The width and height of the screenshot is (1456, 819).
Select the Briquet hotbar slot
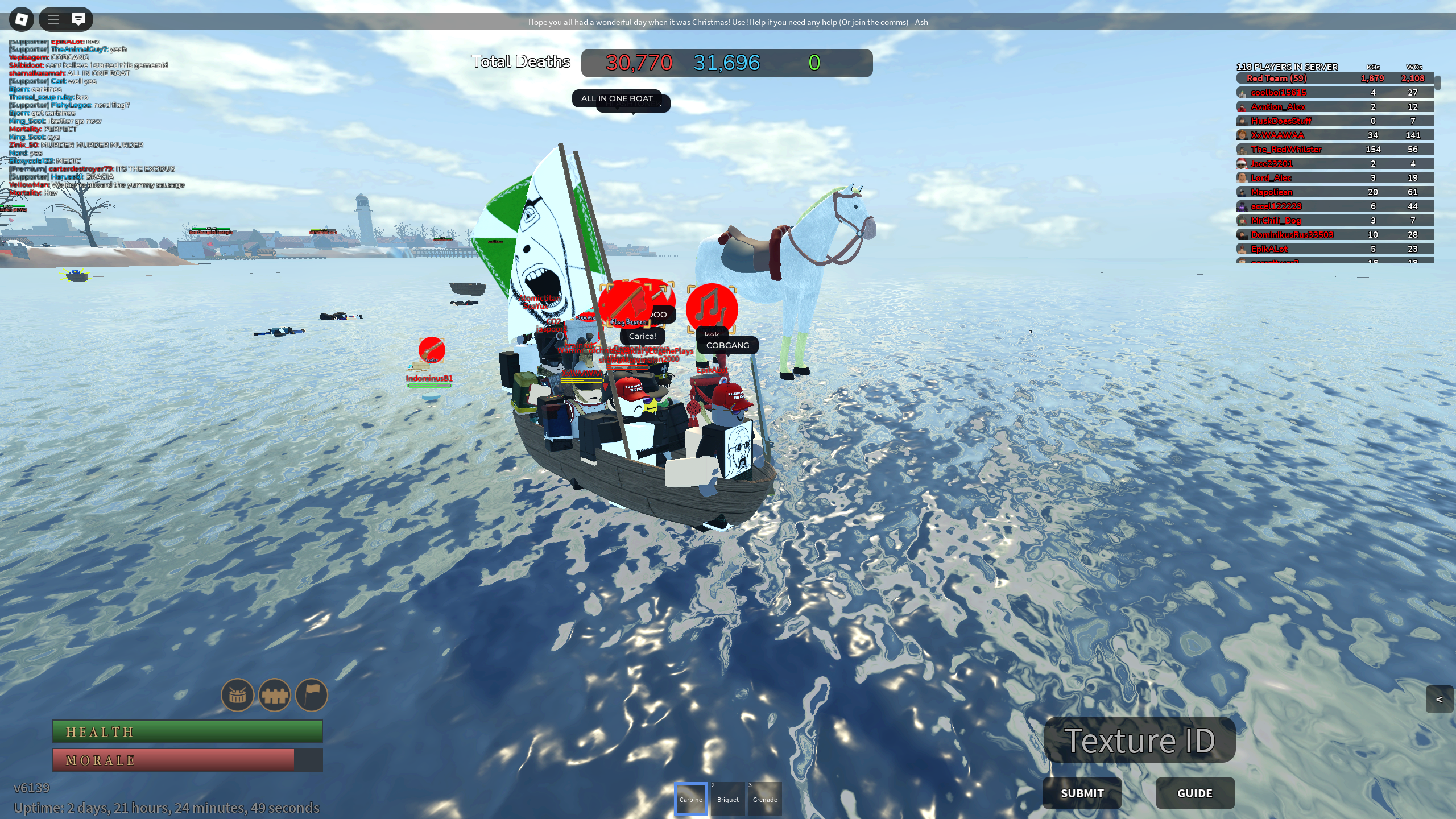[728, 799]
